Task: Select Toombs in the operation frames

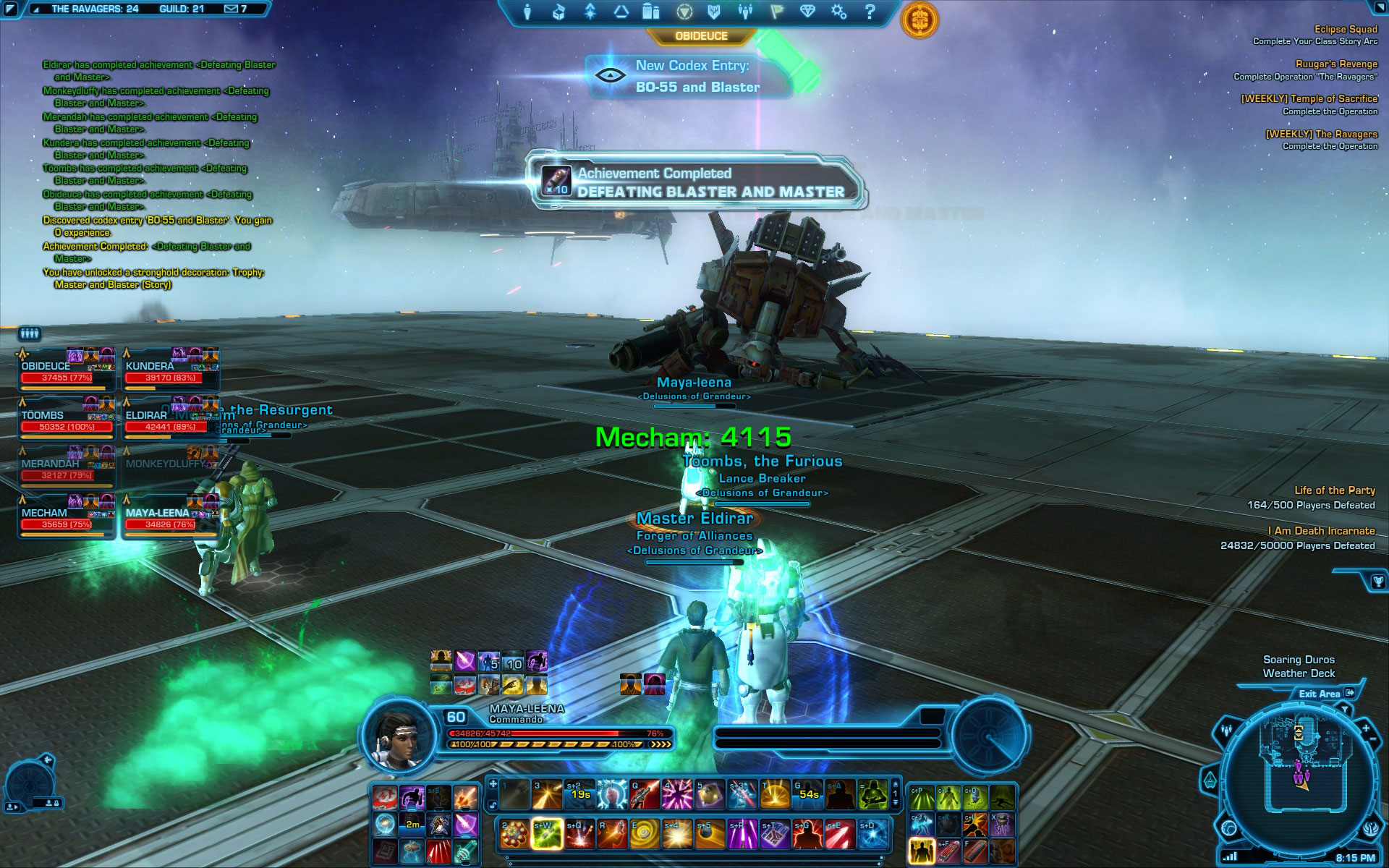Action: tap(67, 421)
